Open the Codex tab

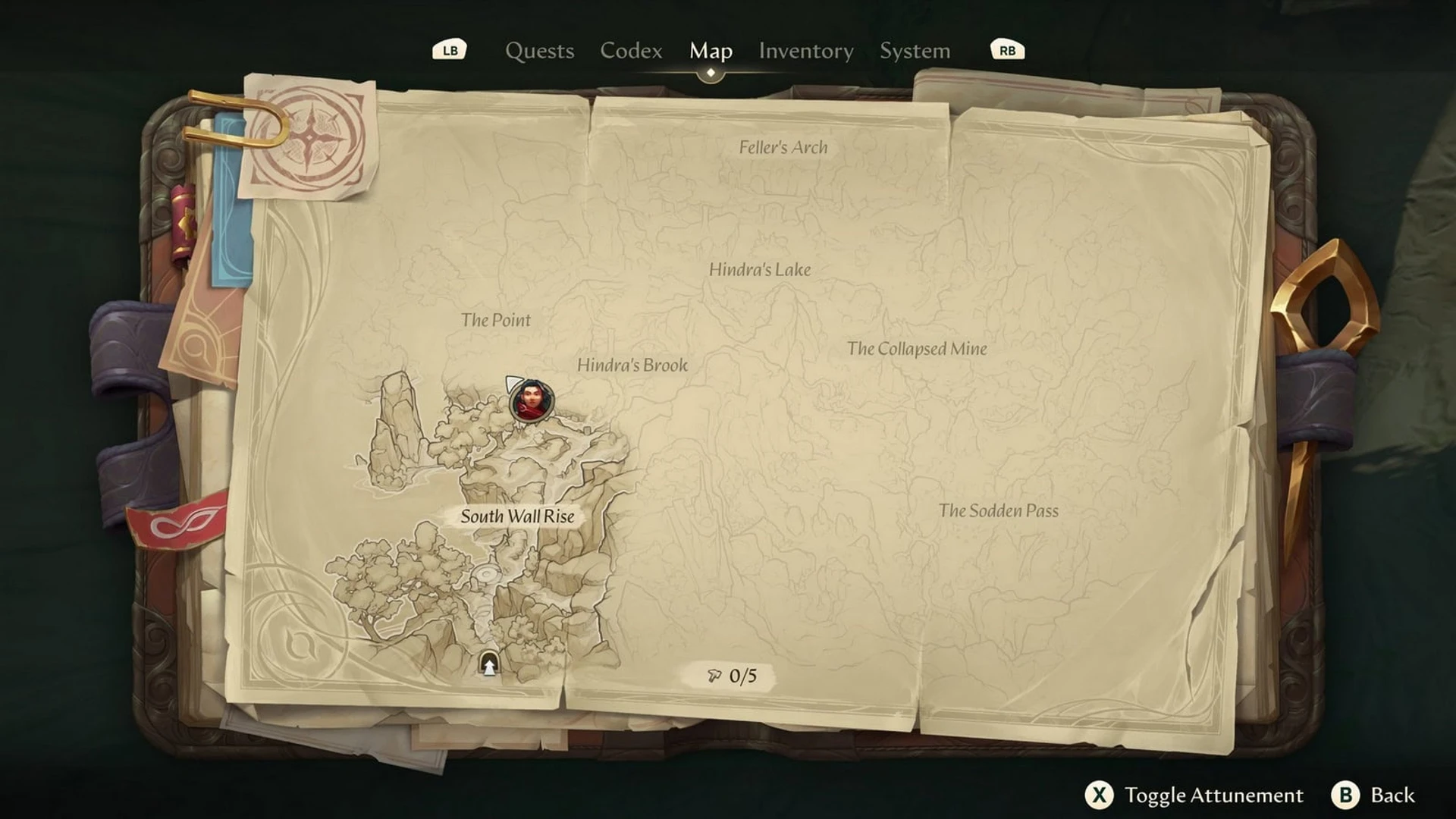[631, 51]
